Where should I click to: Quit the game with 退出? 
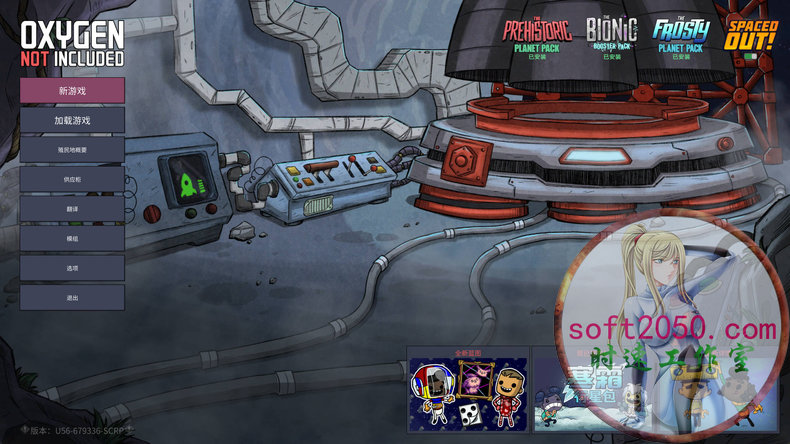(72, 298)
